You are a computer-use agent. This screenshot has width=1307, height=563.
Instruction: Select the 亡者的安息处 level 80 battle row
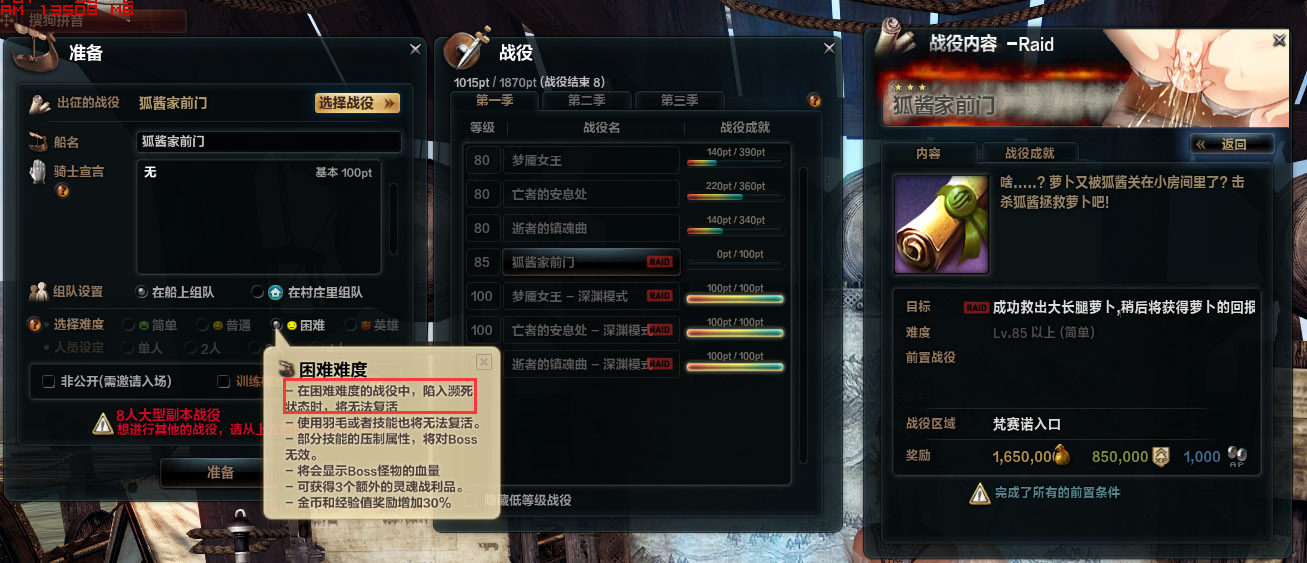point(574,194)
